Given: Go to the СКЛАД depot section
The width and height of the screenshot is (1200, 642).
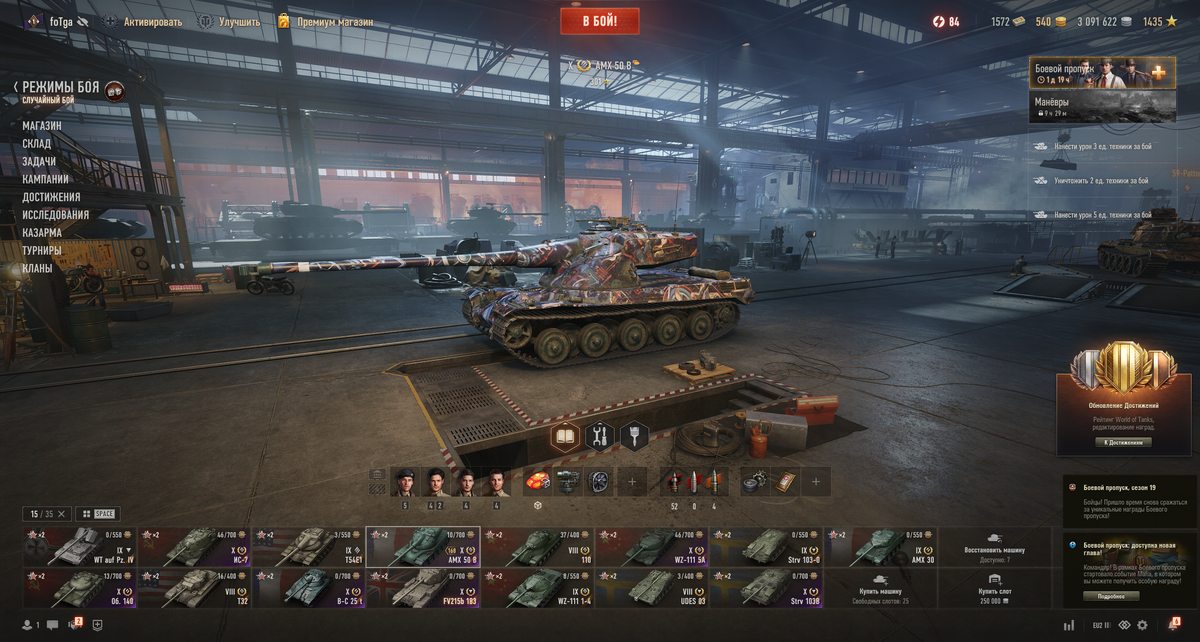Looking at the screenshot, I should [37, 144].
